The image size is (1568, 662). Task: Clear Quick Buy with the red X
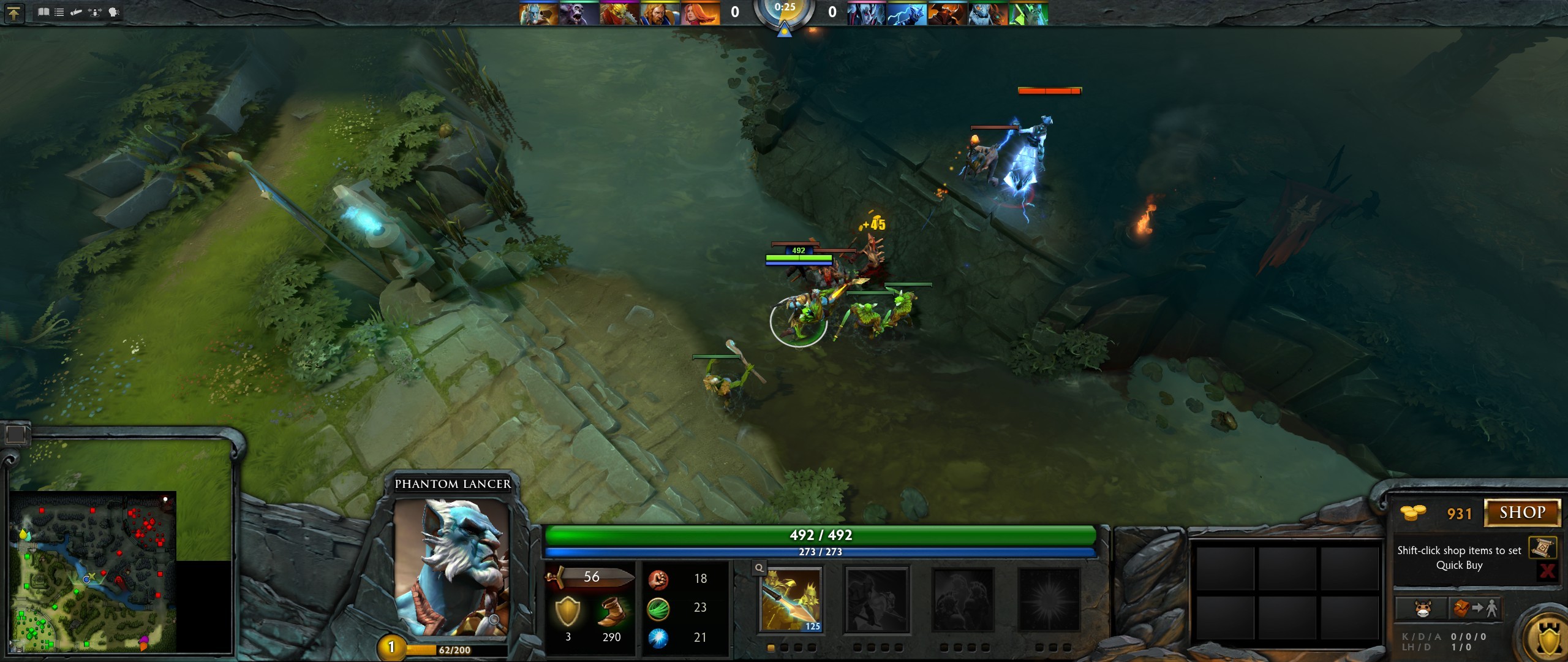(x=1547, y=571)
